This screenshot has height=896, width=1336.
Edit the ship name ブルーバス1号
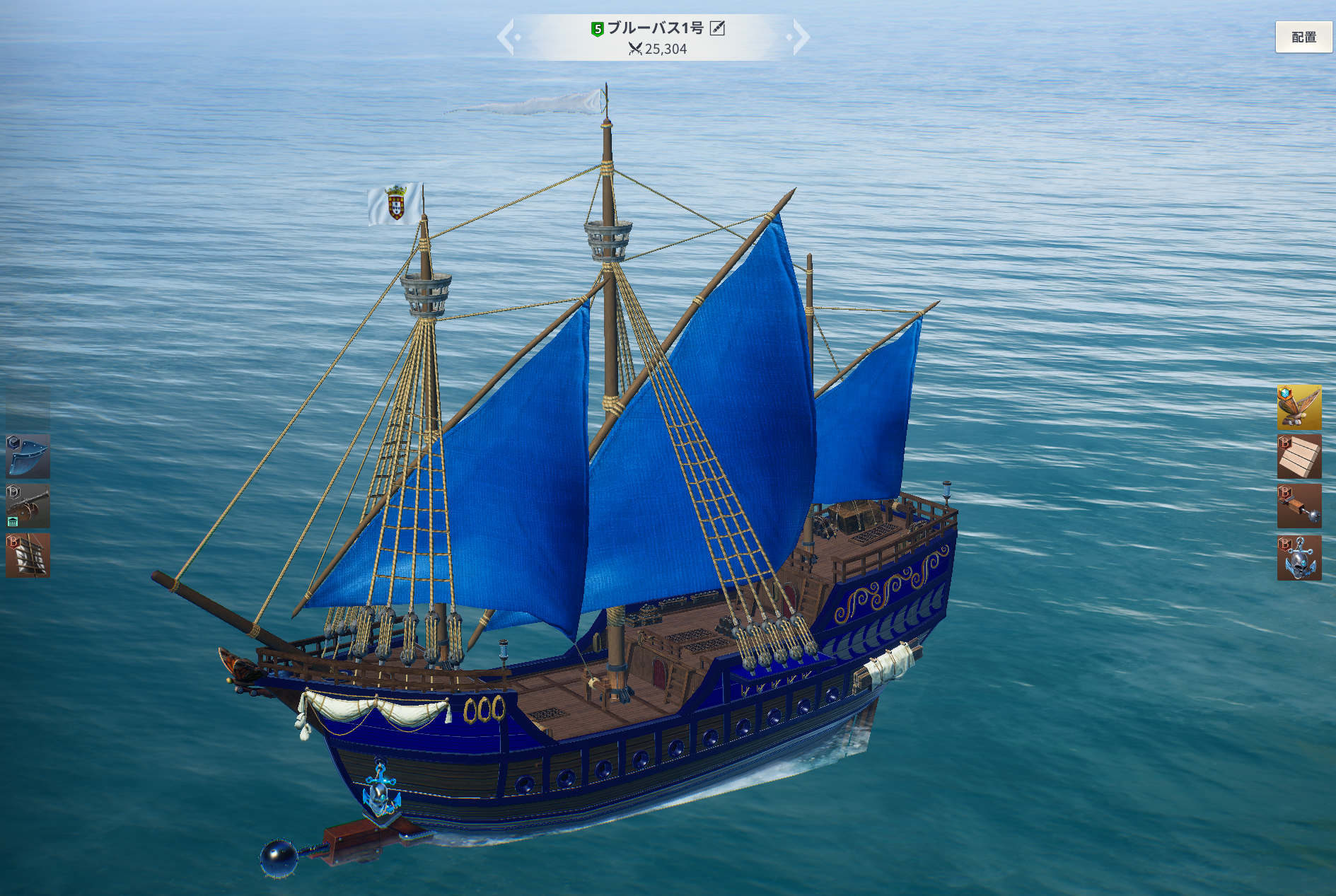tap(717, 28)
